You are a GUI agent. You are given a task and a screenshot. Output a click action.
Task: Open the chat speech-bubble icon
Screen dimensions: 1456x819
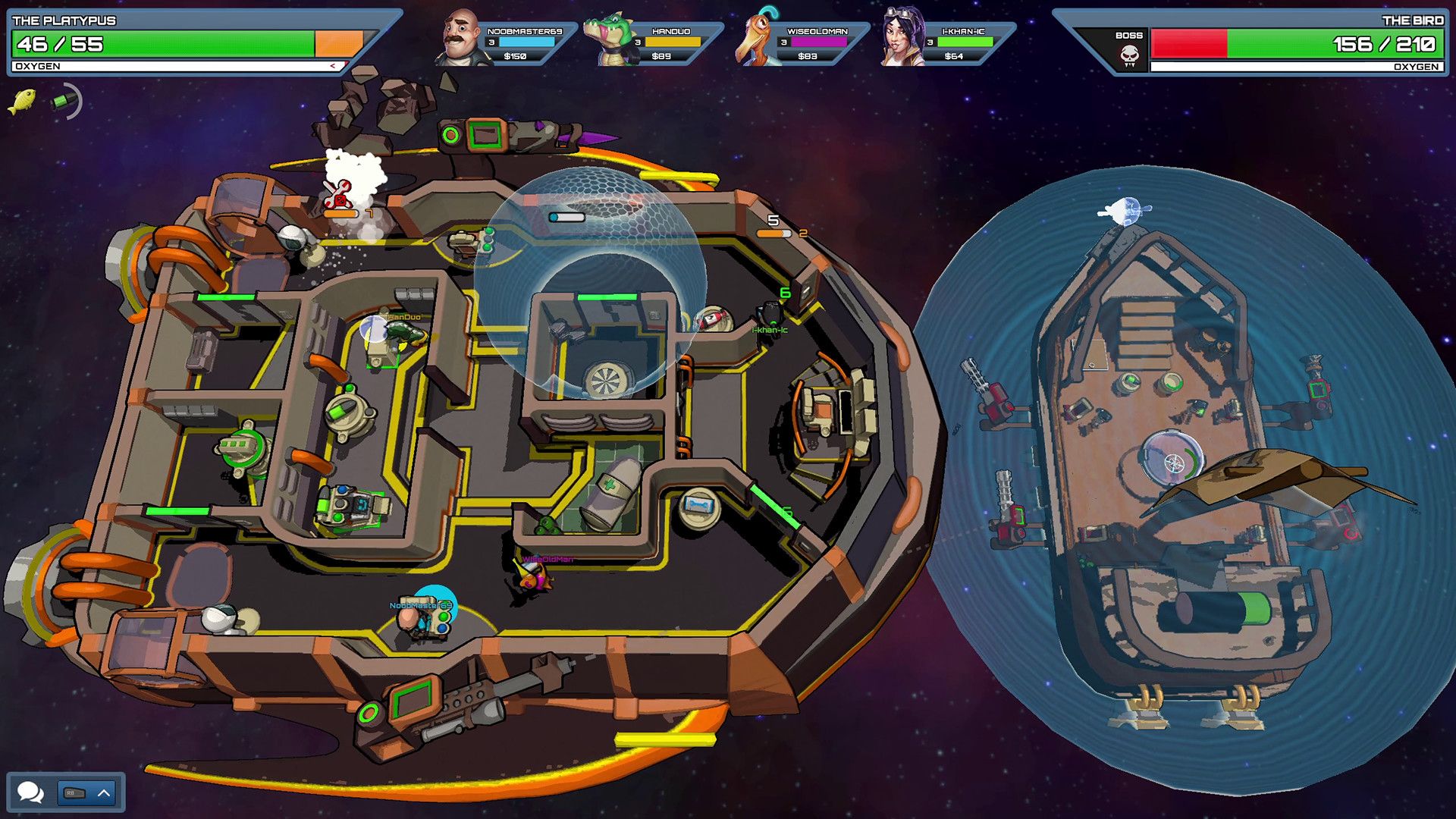pos(30,792)
